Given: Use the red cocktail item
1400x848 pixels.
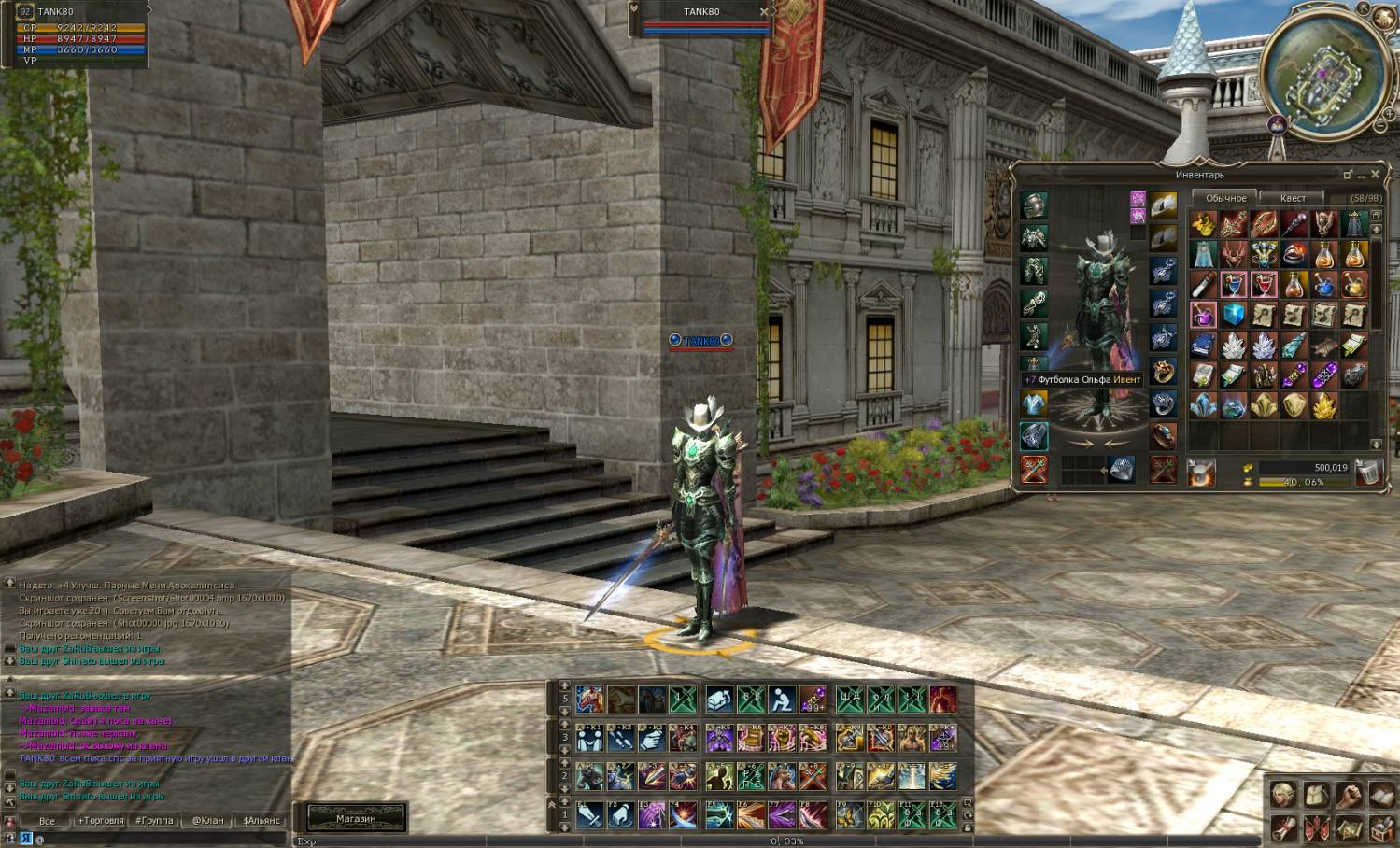Looking at the screenshot, I should [1264, 285].
